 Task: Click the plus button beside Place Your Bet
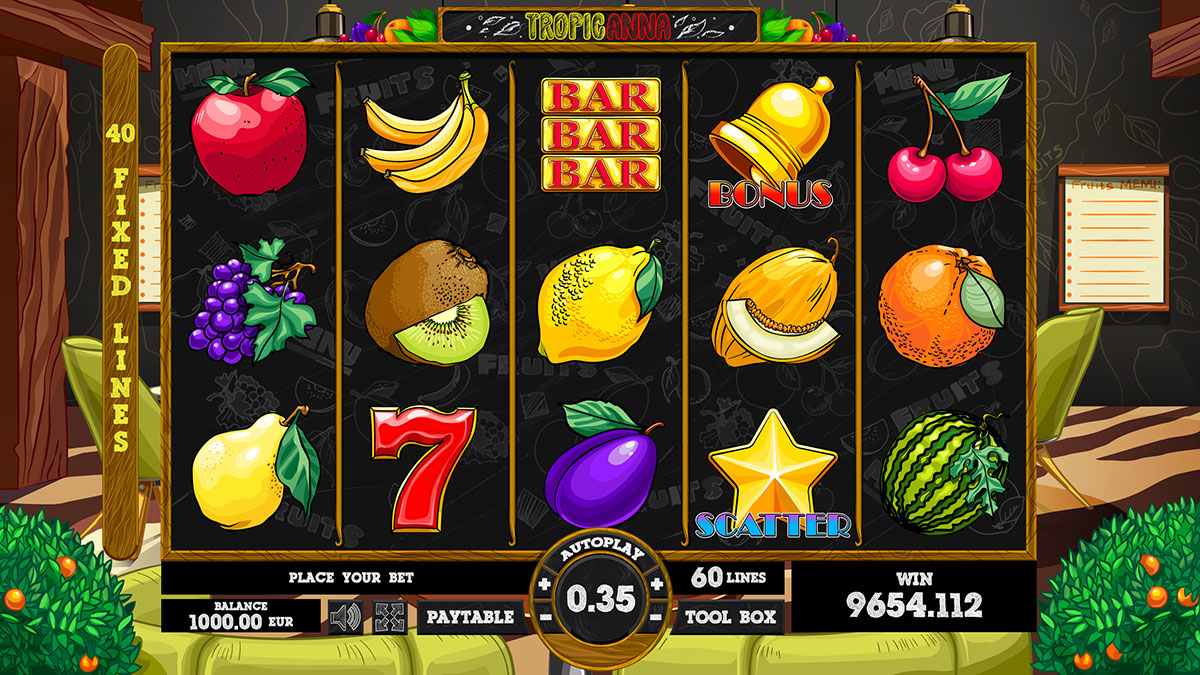(544, 584)
